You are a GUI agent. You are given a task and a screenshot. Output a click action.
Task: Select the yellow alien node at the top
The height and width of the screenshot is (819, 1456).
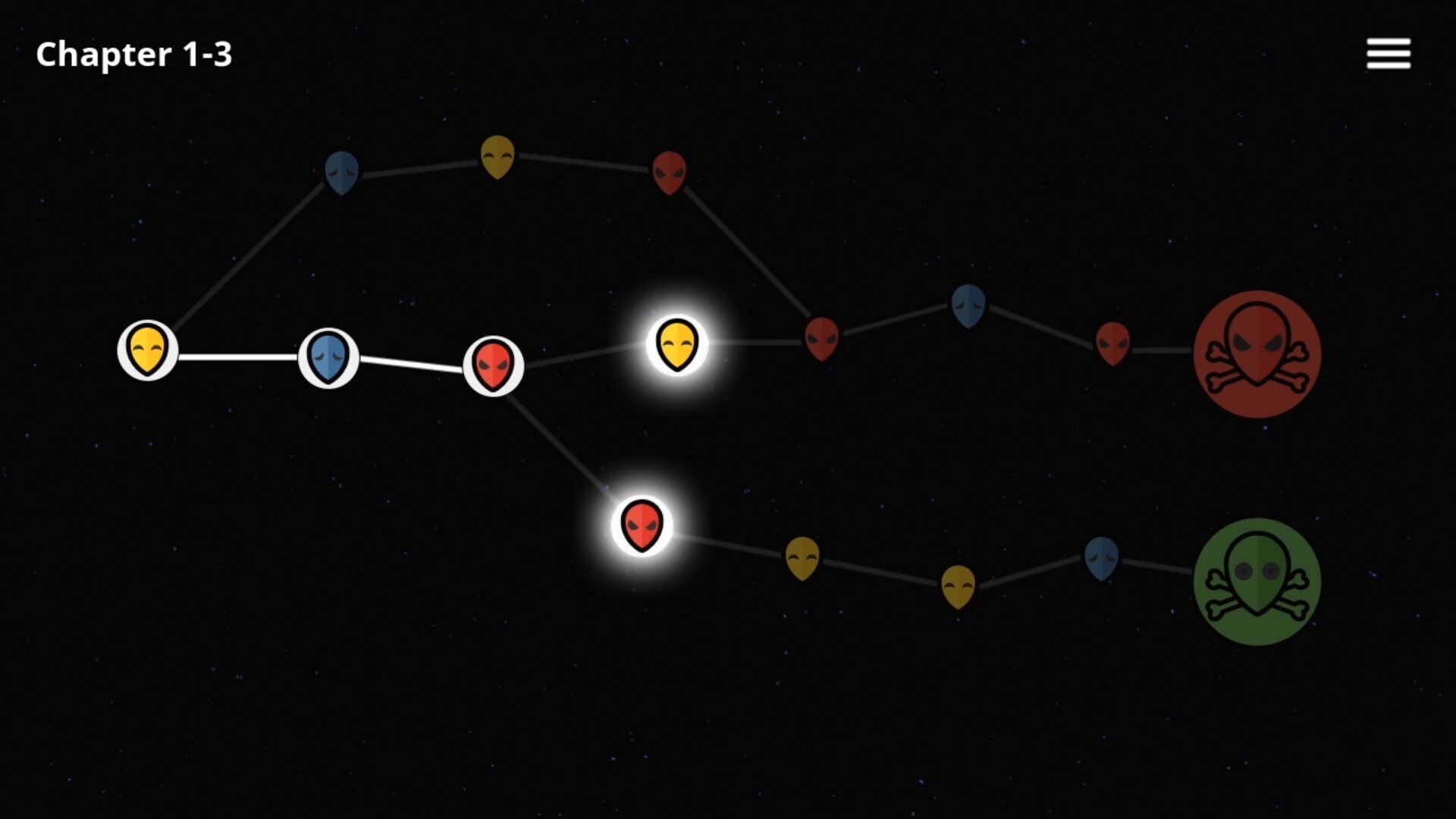click(497, 156)
